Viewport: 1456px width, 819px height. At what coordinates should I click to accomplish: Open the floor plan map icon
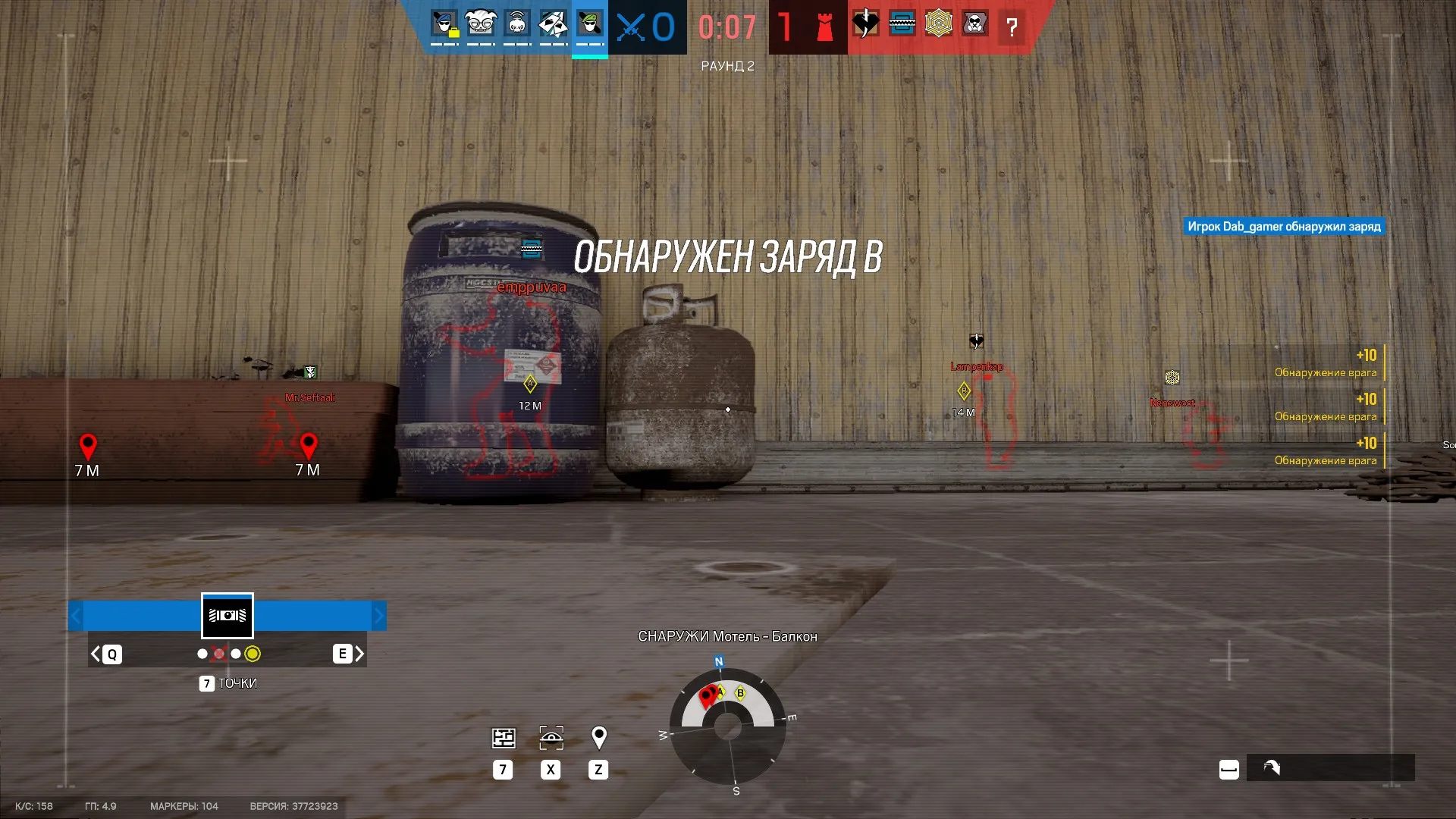(x=504, y=738)
